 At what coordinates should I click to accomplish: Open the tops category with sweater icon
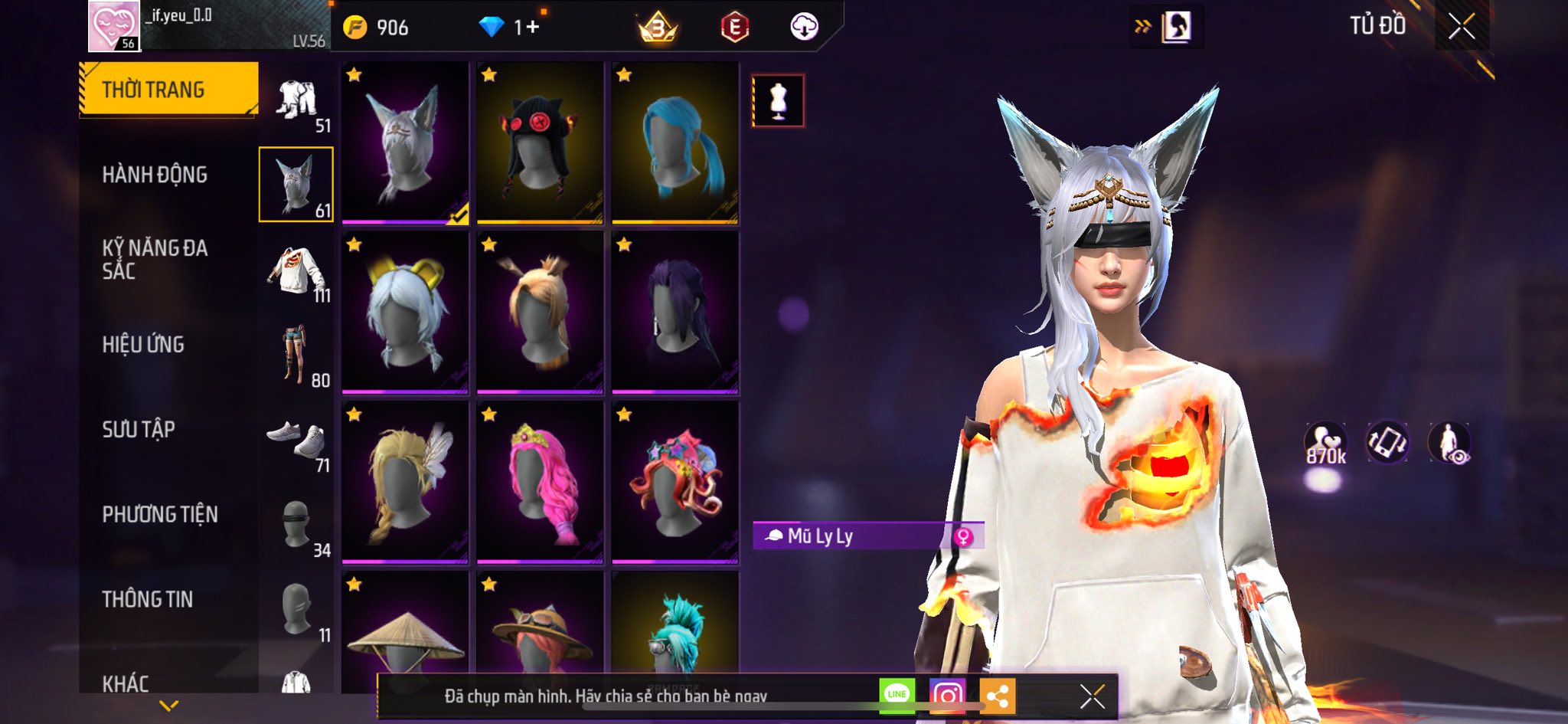[x=297, y=272]
